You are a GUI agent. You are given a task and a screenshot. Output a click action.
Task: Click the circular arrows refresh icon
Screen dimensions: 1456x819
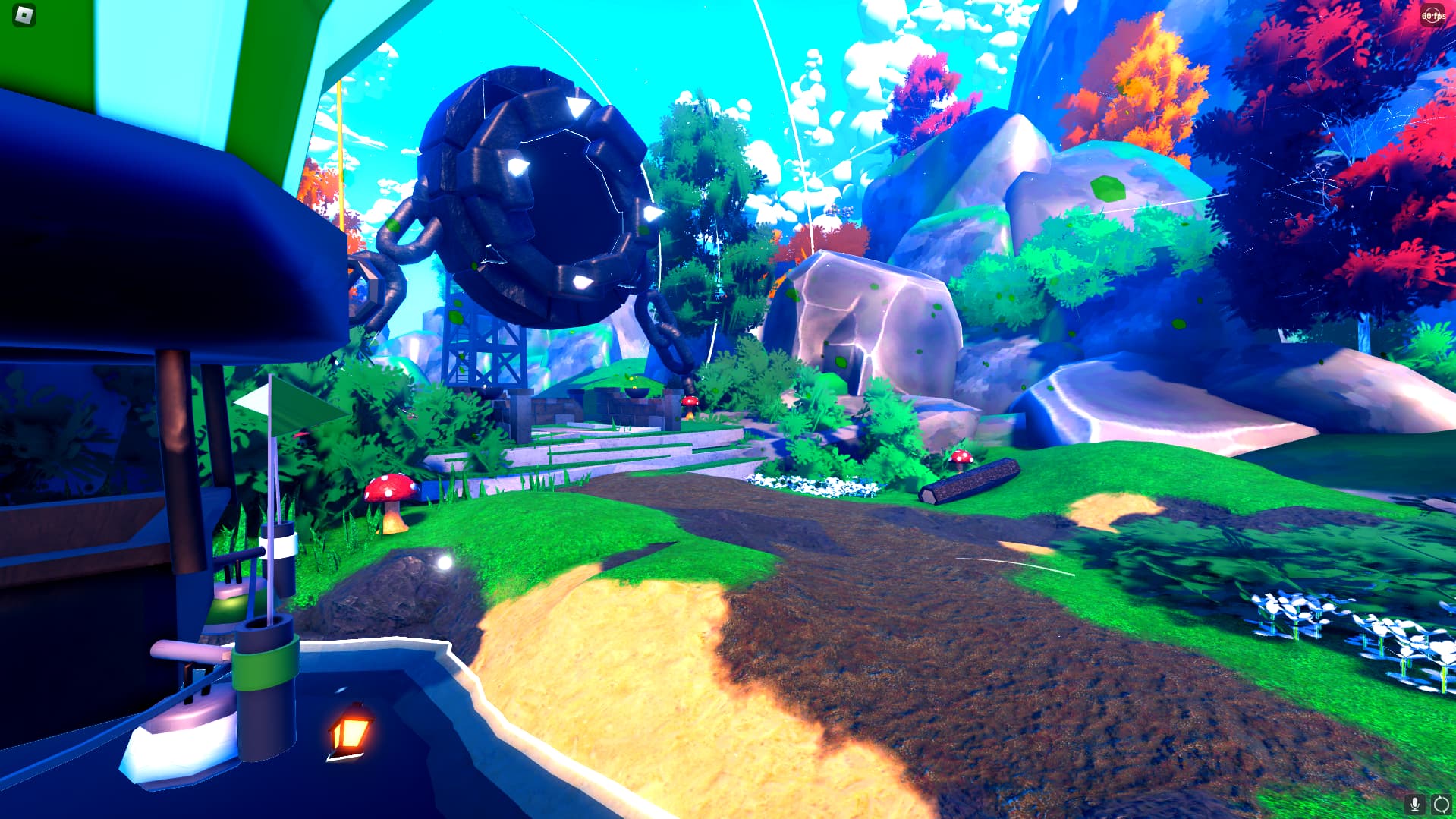1441,805
